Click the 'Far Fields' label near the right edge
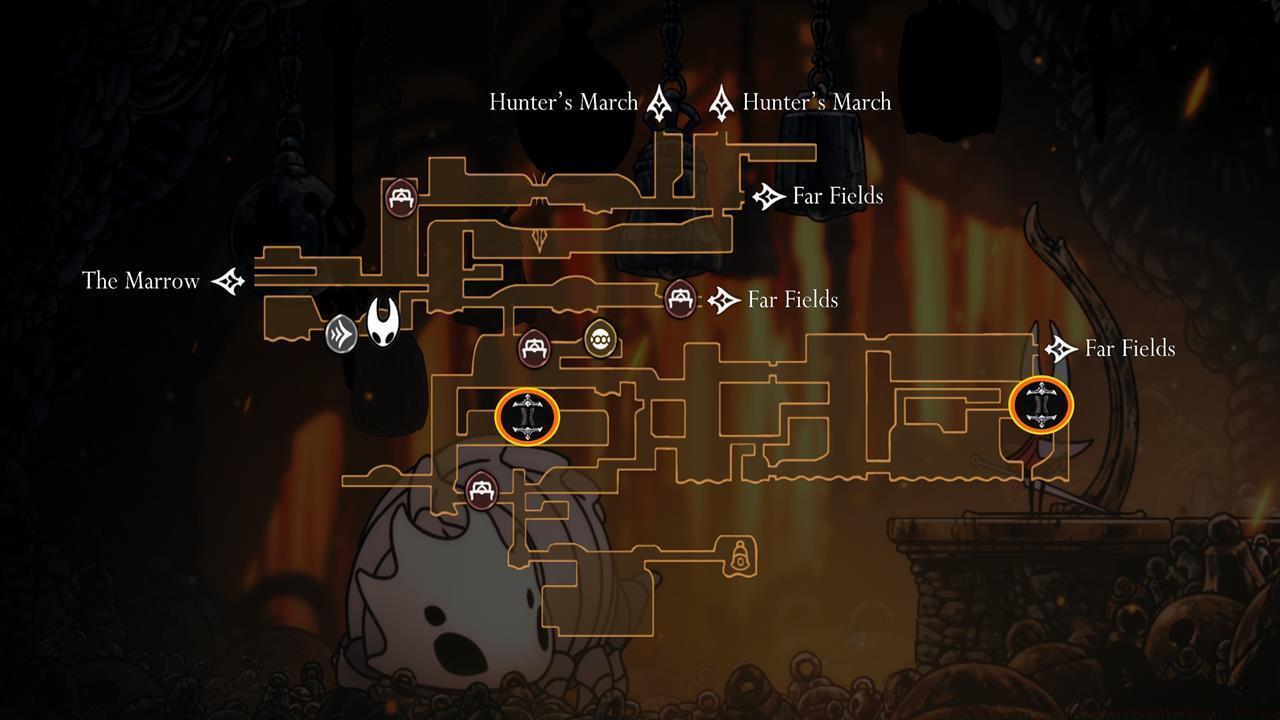 (x=1129, y=348)
